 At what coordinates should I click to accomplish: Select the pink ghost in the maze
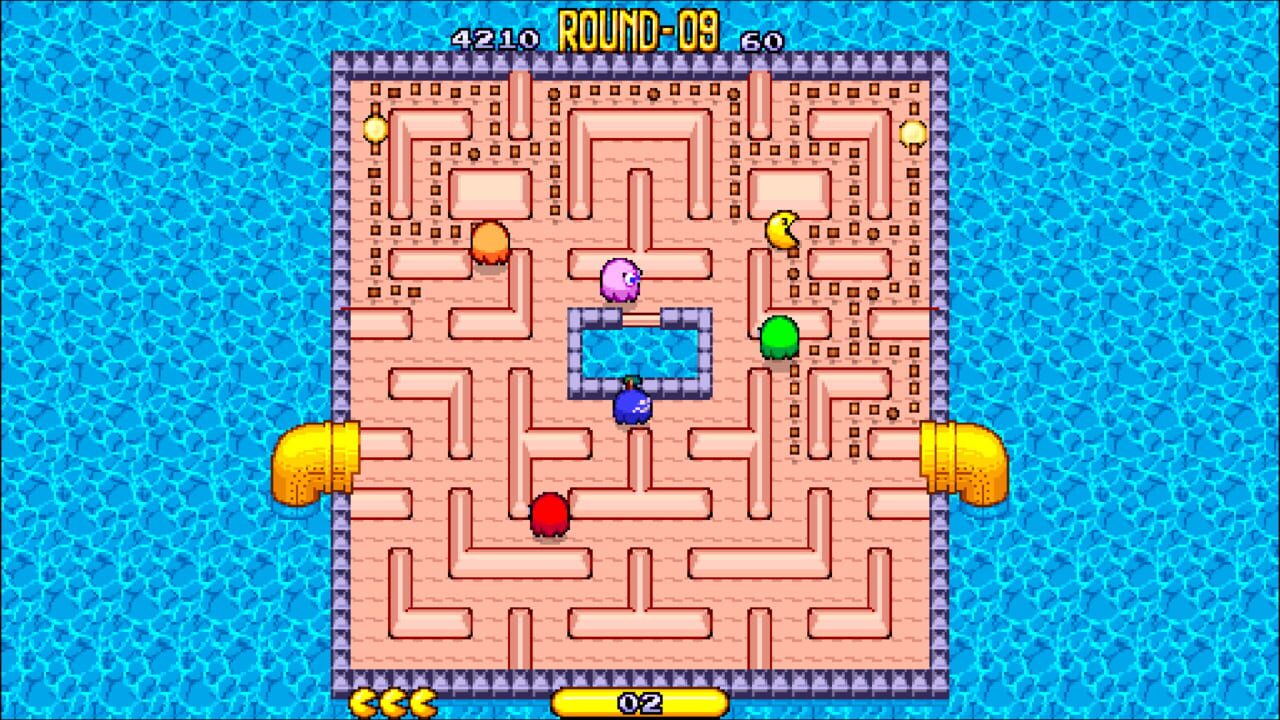620,280
